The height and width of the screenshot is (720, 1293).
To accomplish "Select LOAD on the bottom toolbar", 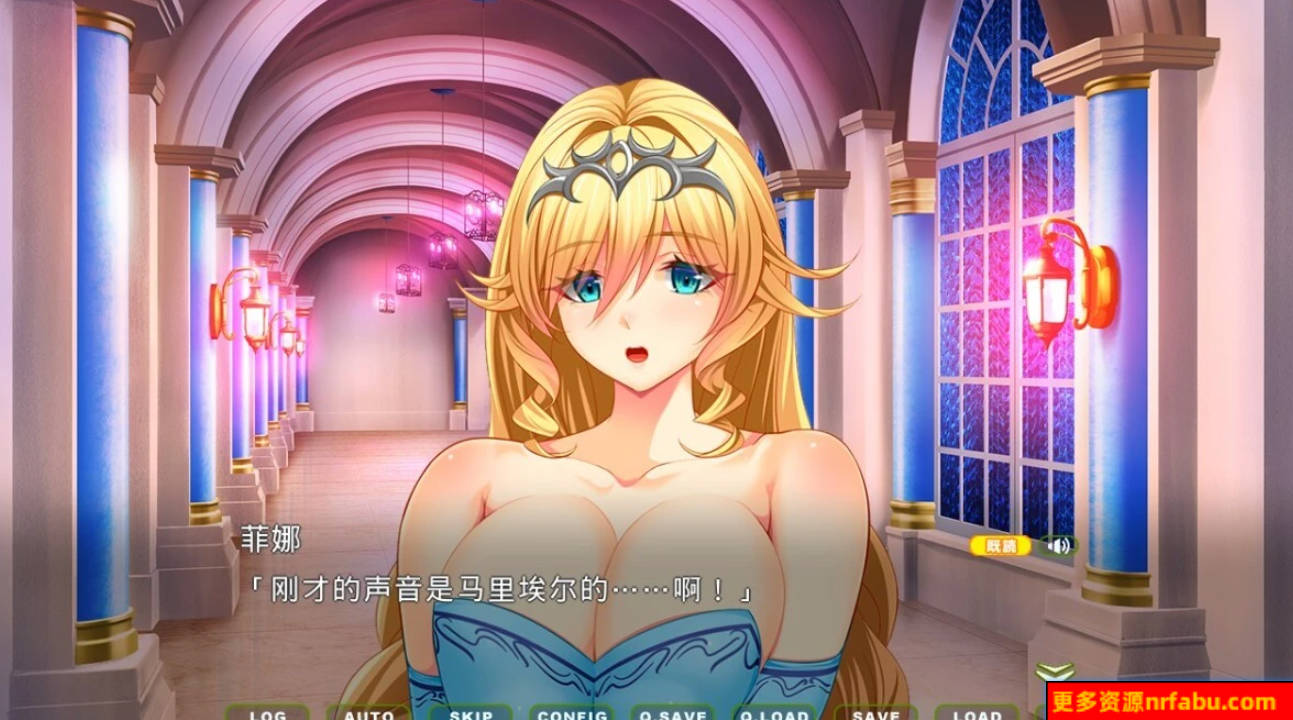I will point(978,714).
